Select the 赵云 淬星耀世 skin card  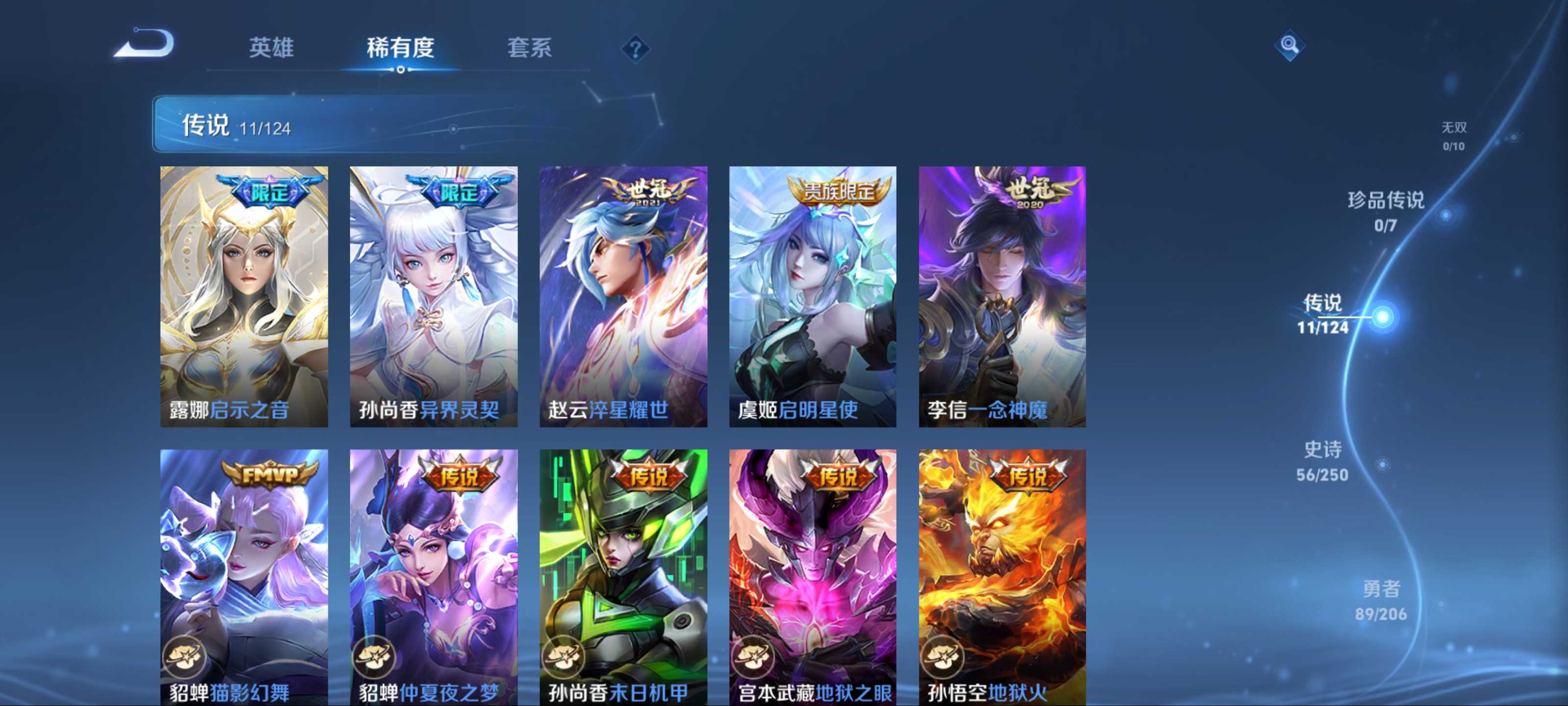[x=623, y=296]
